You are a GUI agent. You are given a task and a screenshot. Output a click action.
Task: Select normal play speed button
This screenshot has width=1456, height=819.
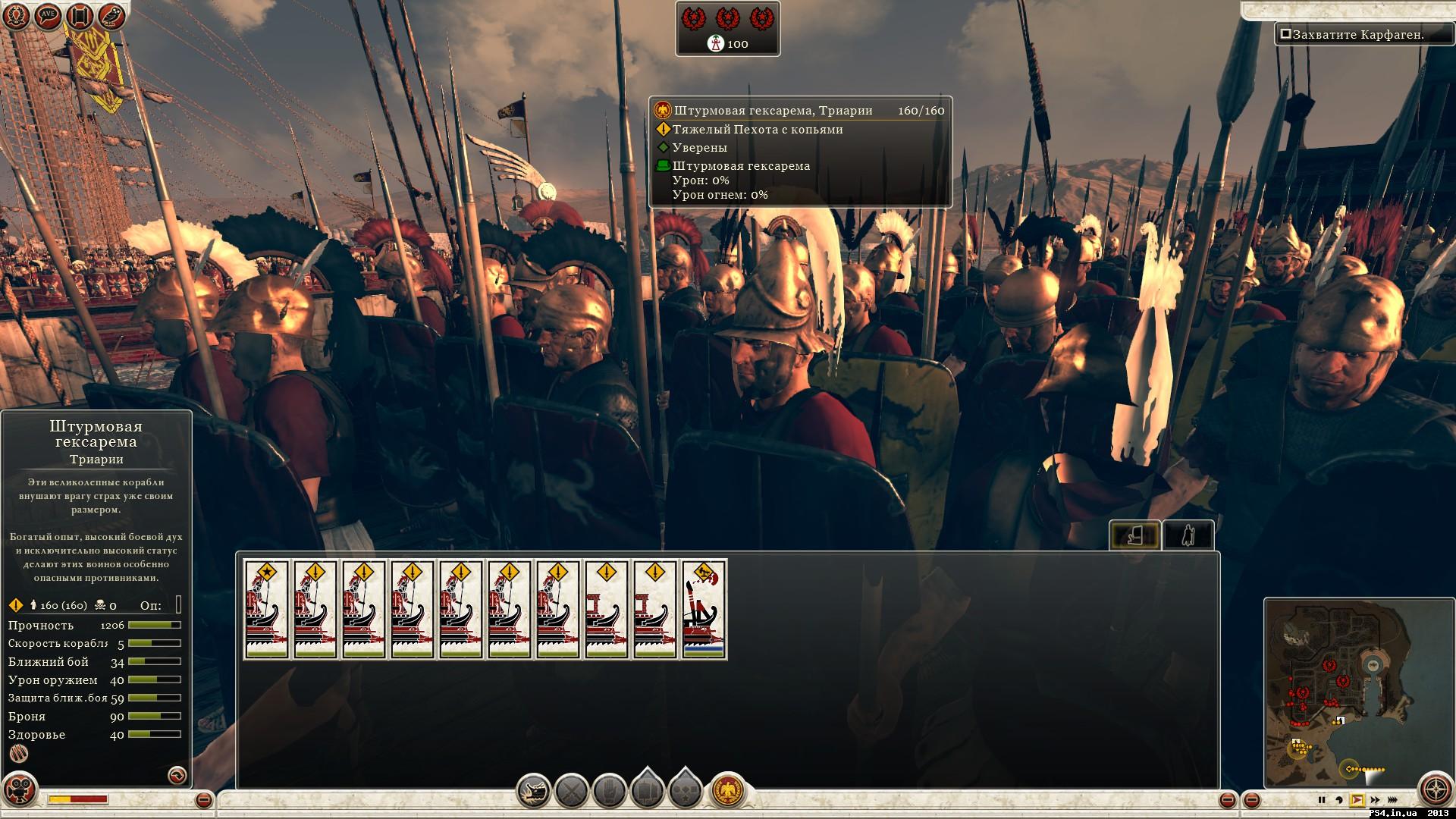1357,800
